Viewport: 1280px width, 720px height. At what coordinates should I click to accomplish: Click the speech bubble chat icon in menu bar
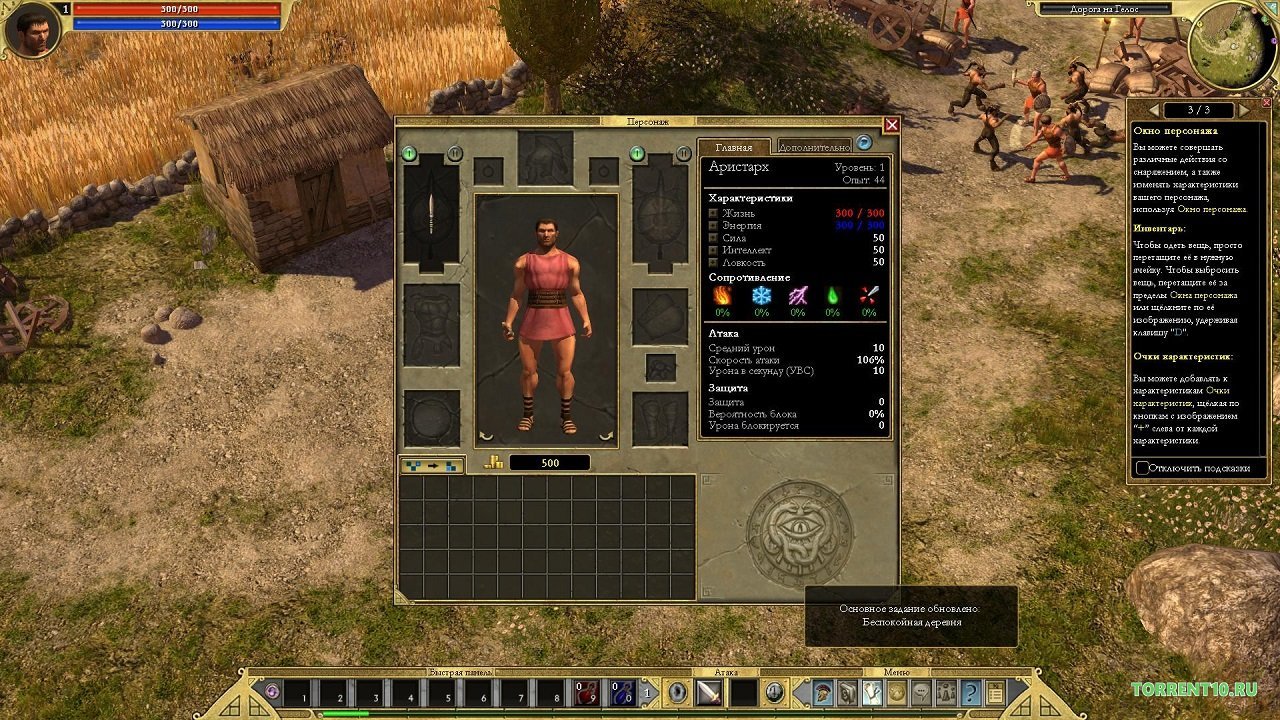(x=923, y=692)
